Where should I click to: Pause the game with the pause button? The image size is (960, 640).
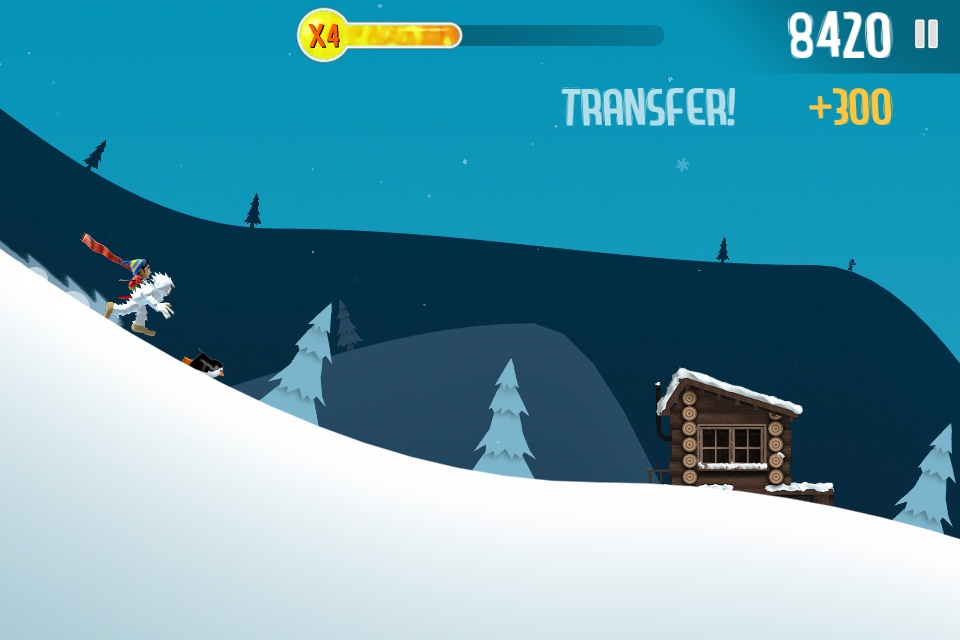click(926, 35)
